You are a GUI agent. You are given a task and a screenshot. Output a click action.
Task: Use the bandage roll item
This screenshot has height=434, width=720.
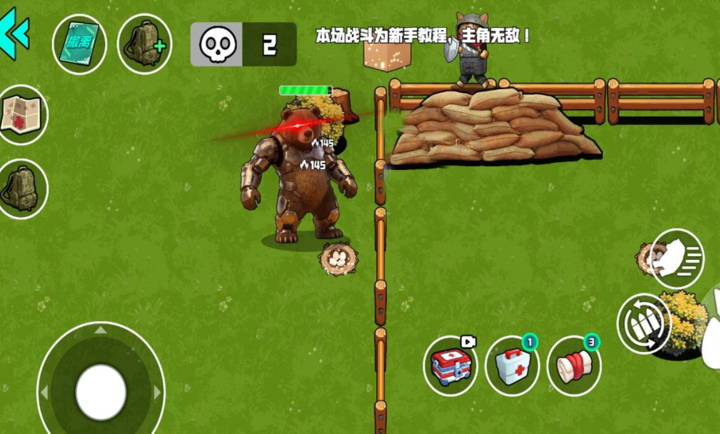click(x=574, y=366)
